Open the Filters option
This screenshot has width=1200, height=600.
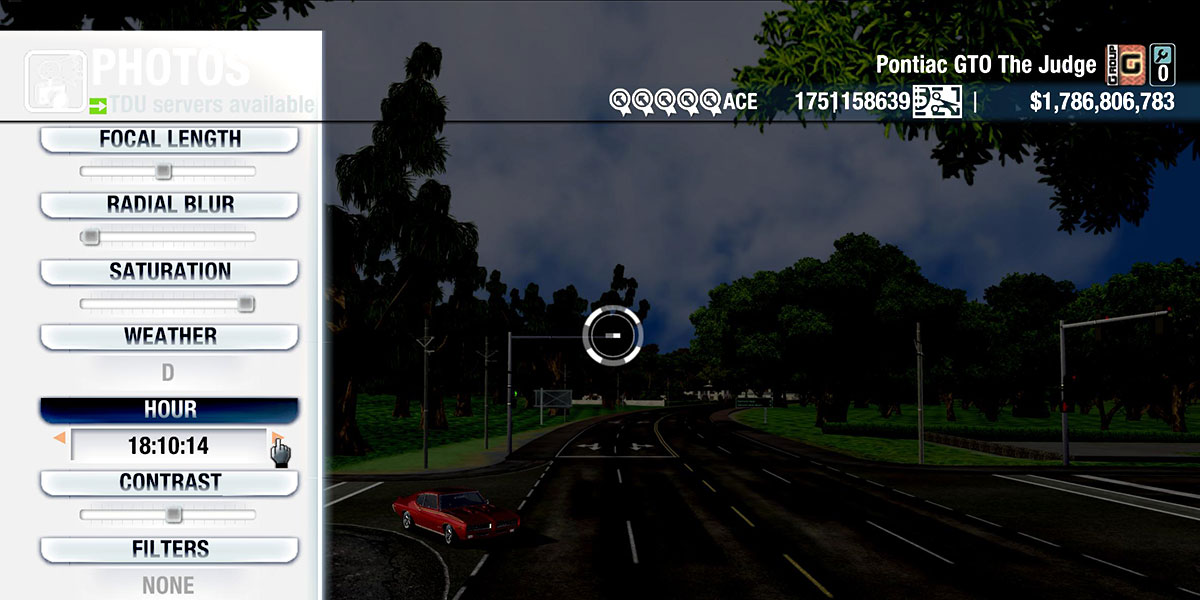pos(169,550)
